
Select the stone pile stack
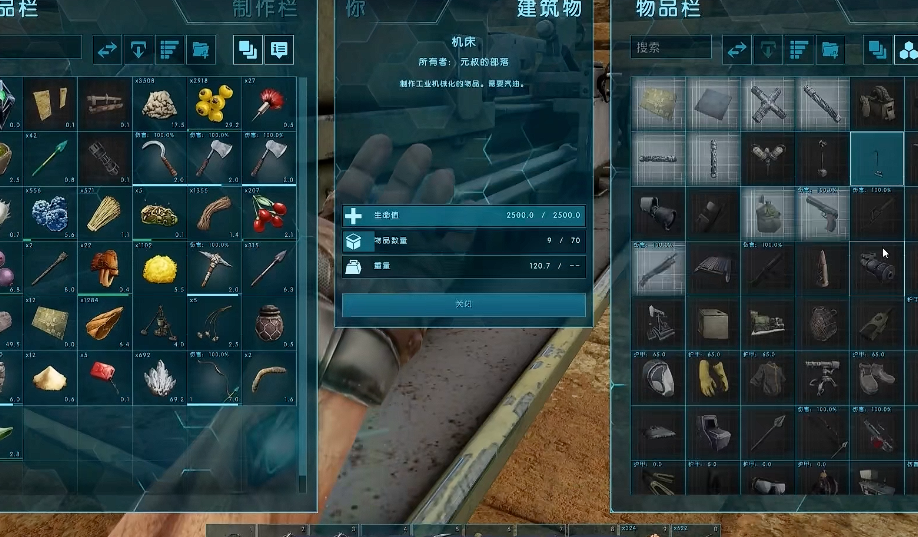(158, 103)
